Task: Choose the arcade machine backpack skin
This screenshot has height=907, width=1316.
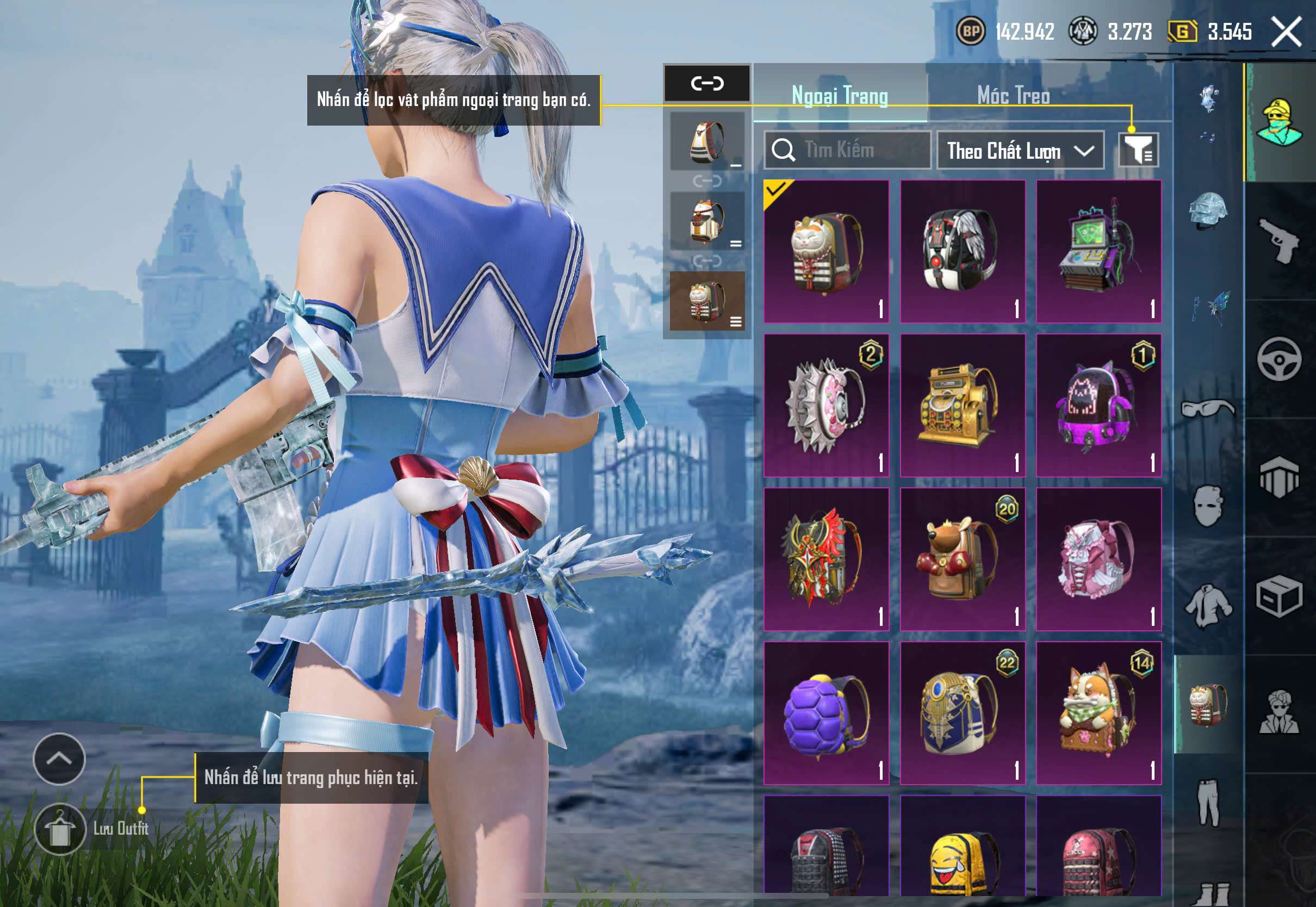Action: click(x=1098, y=252)
